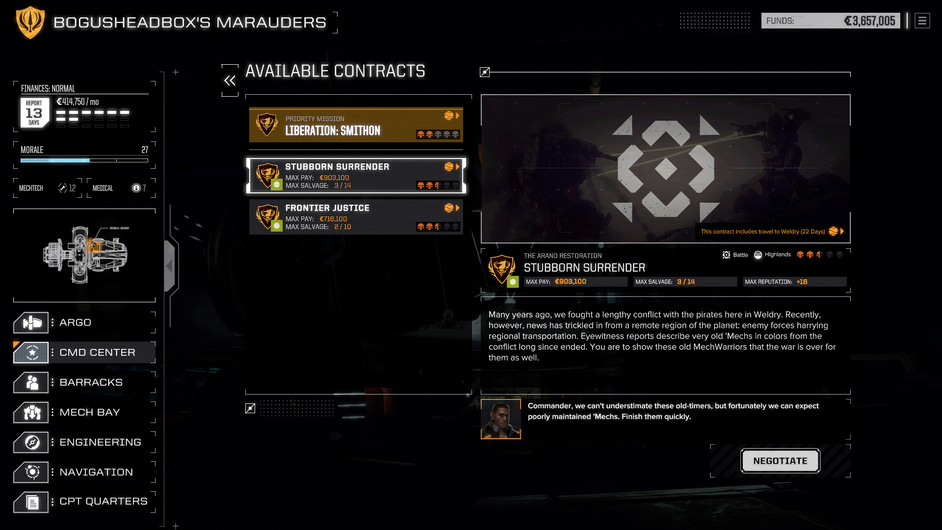The height and width of the screenshot is (530, 942).
Task: Open the Engineering section
Action: pyautogui.click(x=84, y=442)
